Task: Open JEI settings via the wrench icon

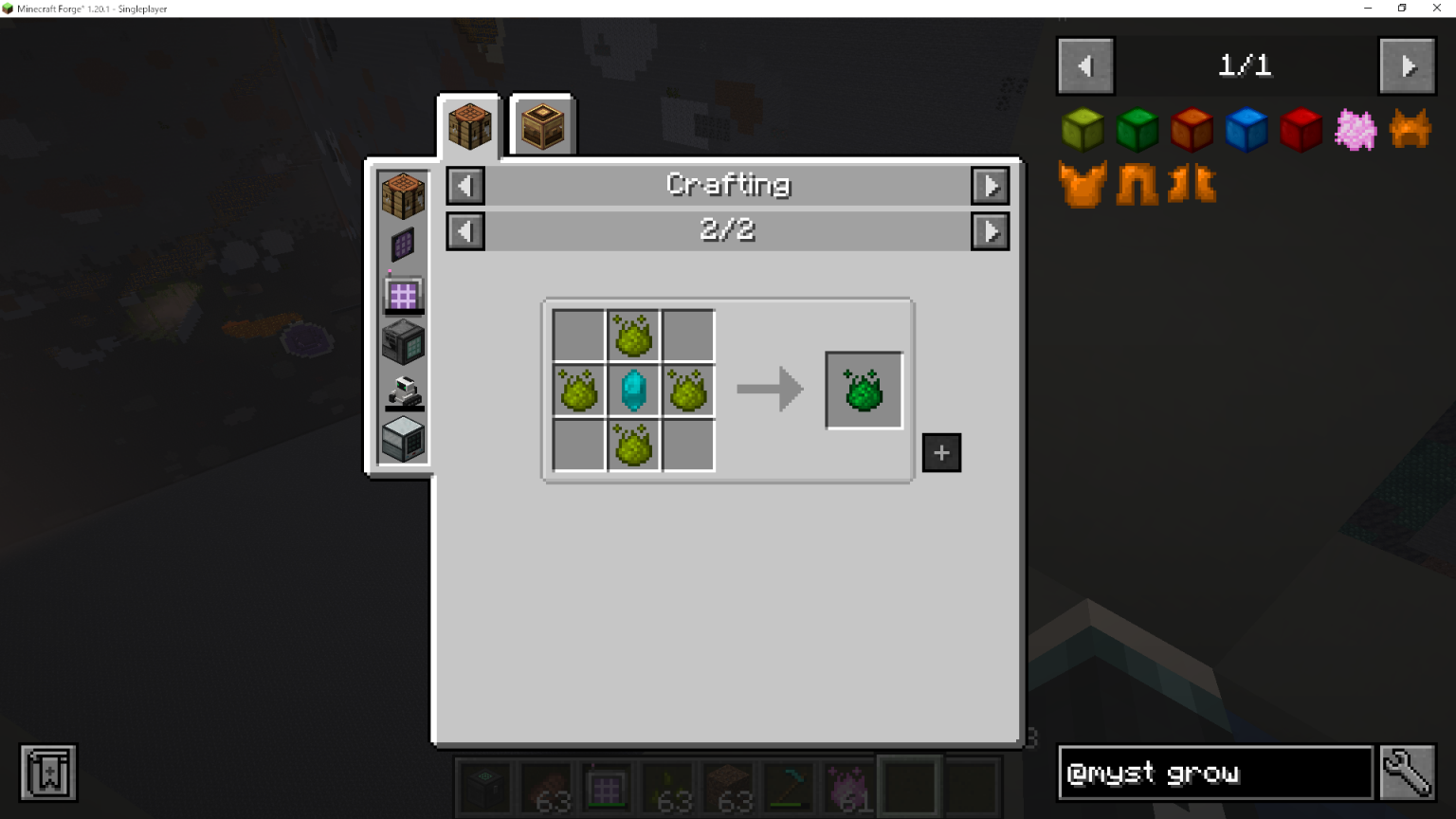Action: [1409, 773]
